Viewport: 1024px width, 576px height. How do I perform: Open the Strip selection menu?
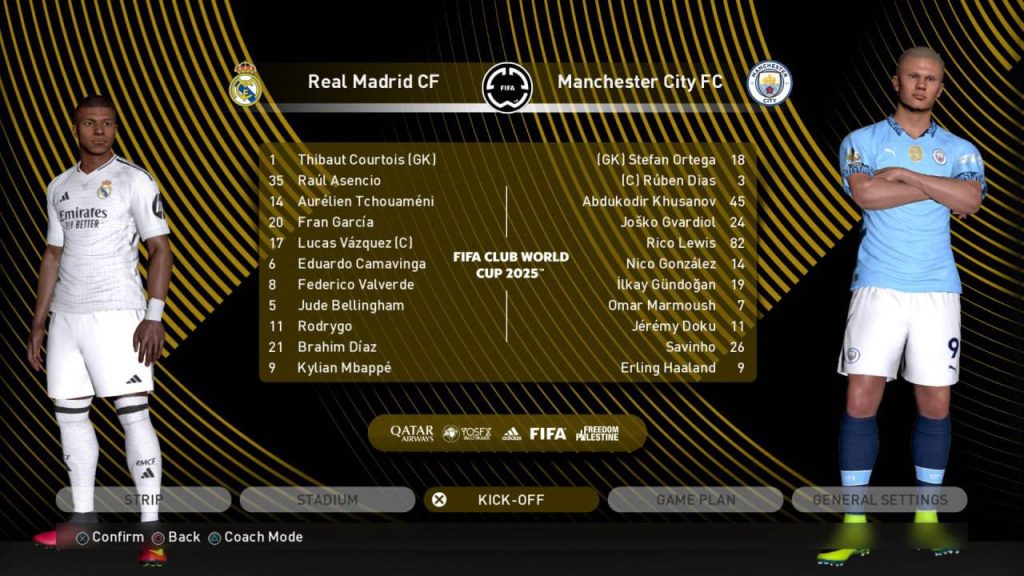tap(143, 499)
